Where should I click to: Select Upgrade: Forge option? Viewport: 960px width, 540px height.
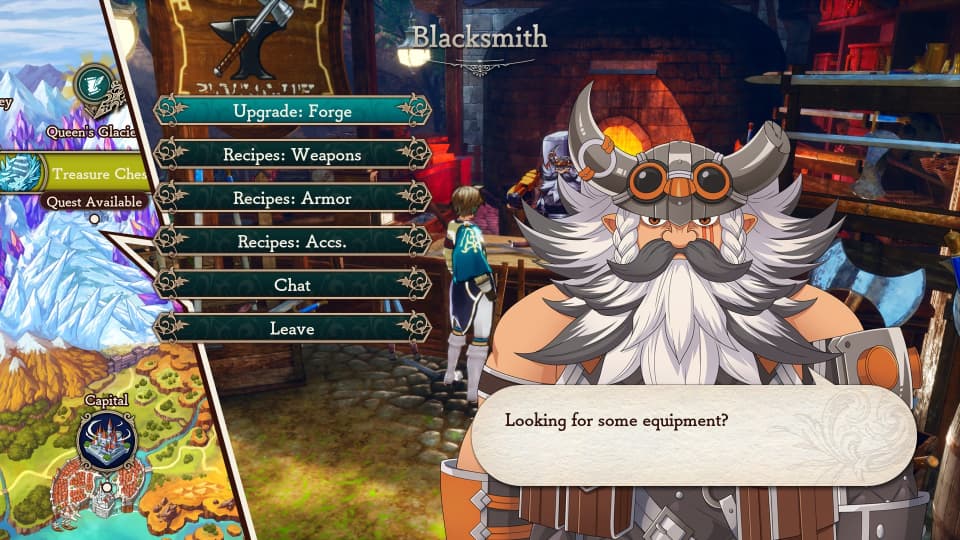click(x=292, y=111)
